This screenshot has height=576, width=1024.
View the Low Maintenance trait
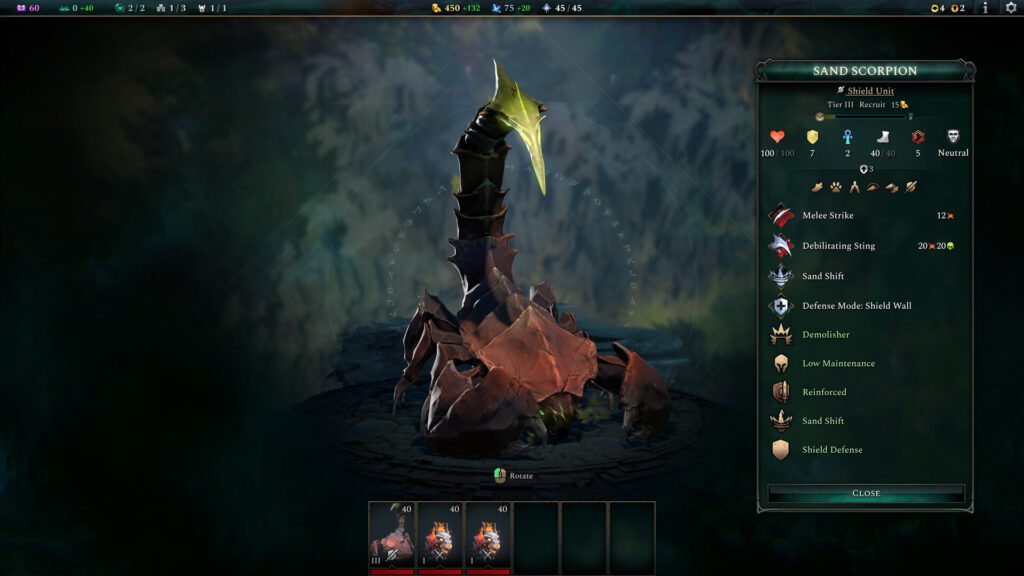point(838,364)
